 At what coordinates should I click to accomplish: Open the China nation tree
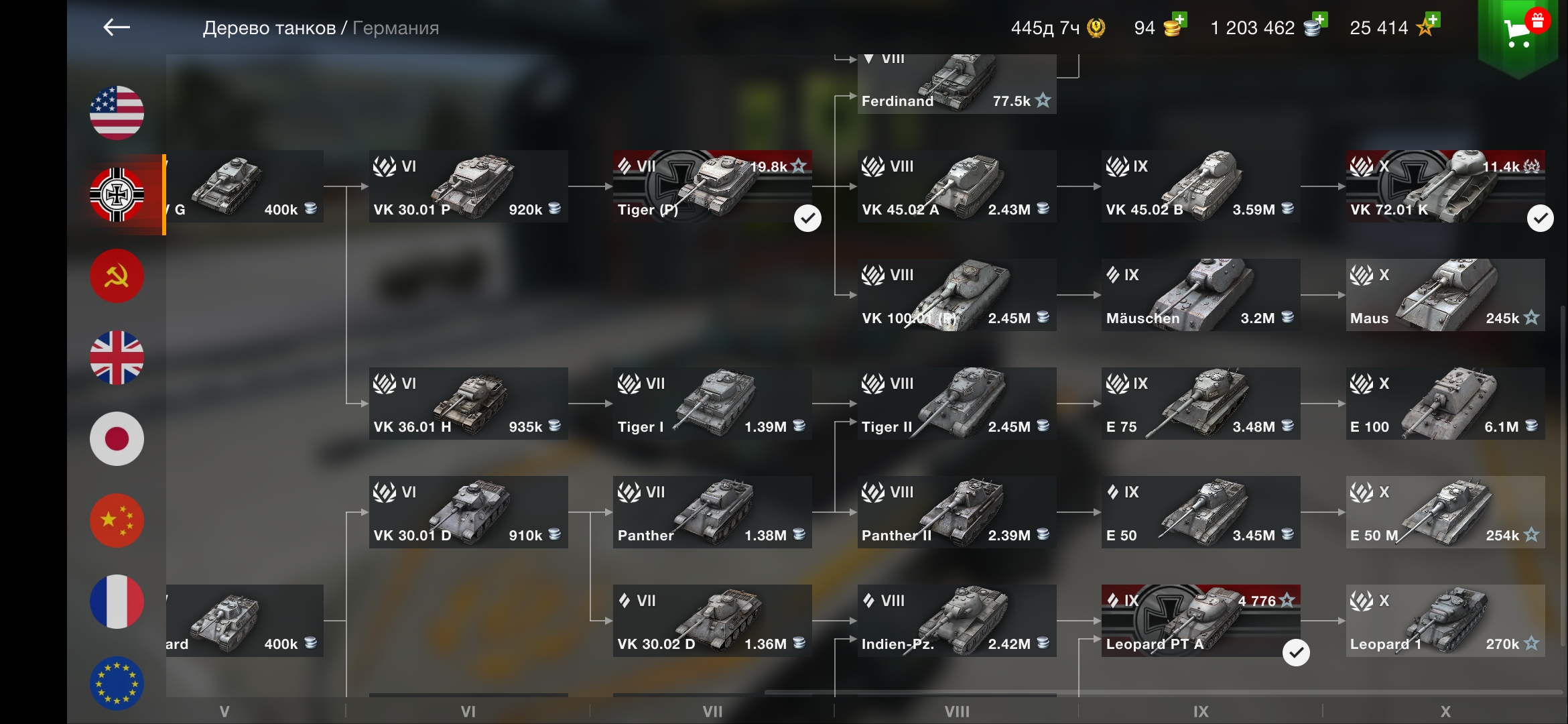pyautogui.click(x=117, y=521)
